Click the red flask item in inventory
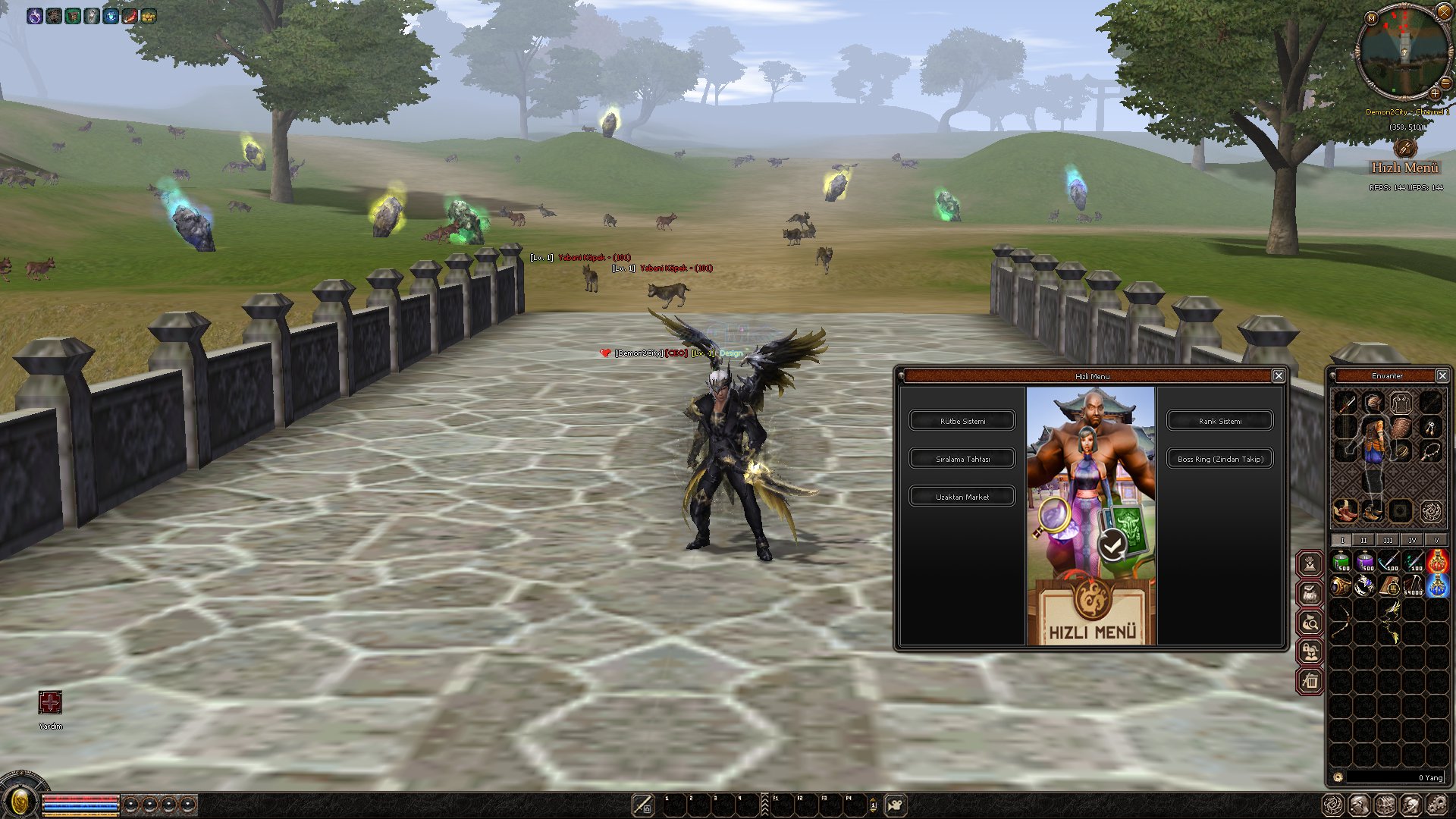The image size is (1456, 819). pos(1437,562)
